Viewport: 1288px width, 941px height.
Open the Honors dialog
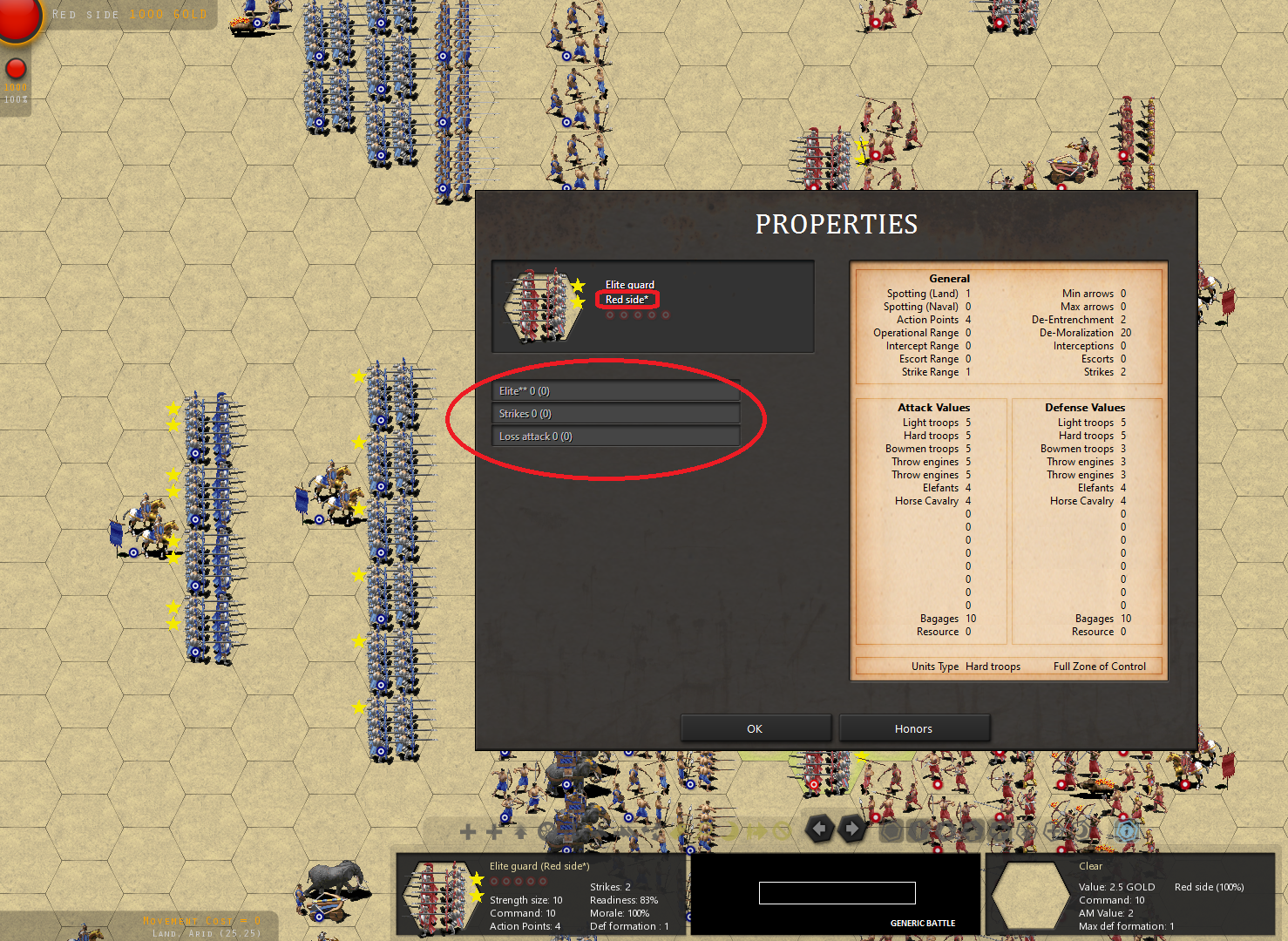(913, 728)
